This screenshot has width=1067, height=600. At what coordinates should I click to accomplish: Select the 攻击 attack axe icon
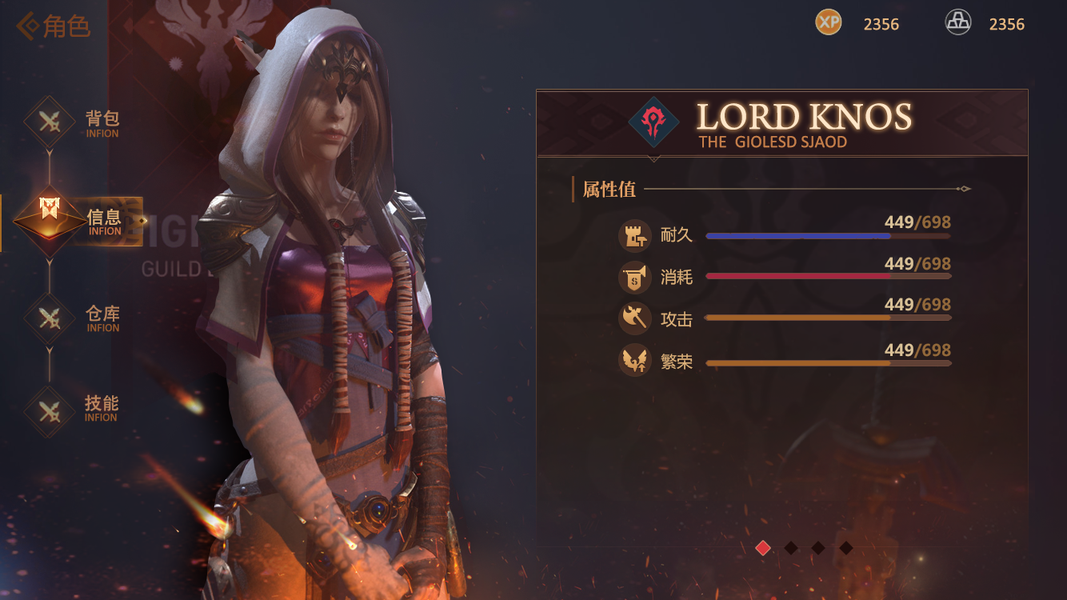pyautogui.click(x=634, y=319)
